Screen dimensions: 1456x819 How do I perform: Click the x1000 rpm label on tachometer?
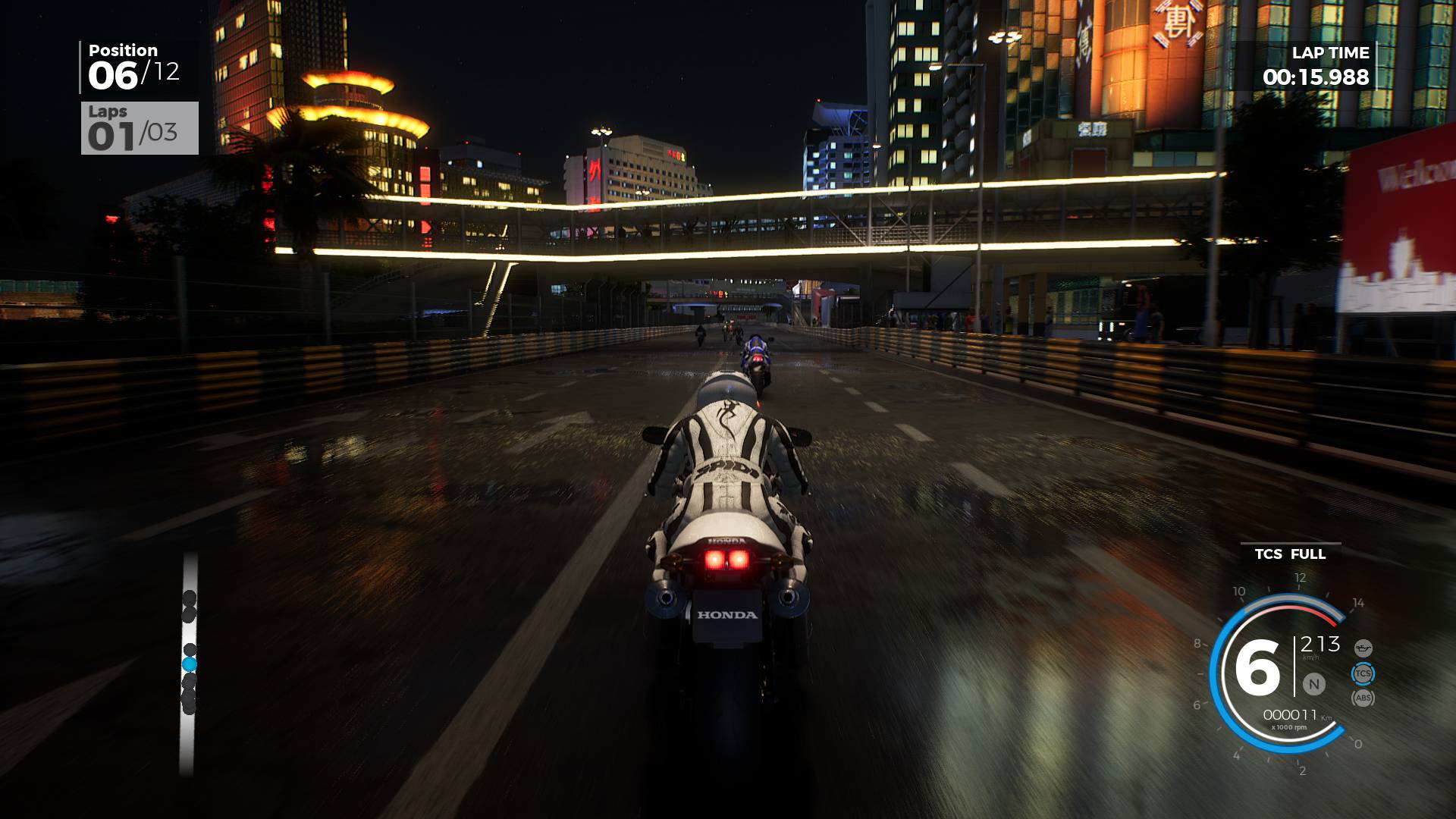(1289, 726)
